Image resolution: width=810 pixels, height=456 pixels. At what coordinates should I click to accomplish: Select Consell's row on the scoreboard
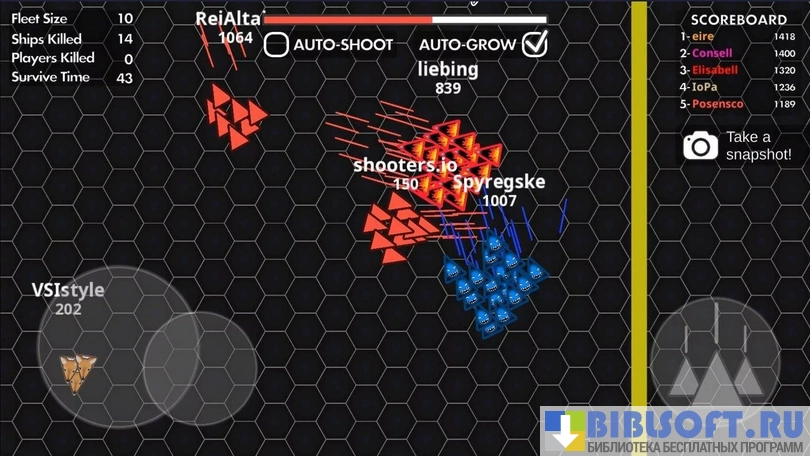tap(737, 53)
